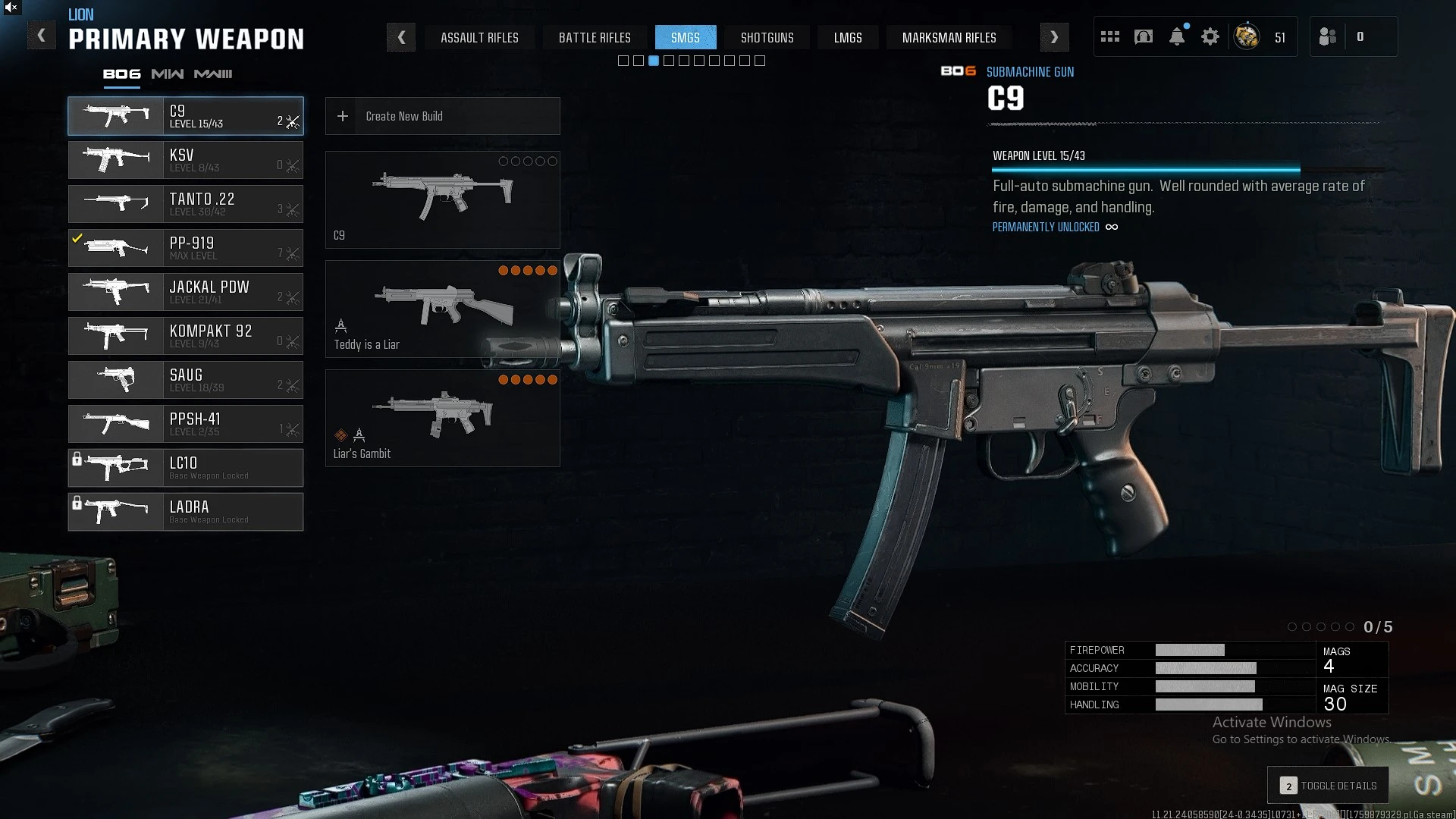This screenshot has height=819, width=1456.
Task: Open the grid menu icon
Action: coord(1110,36)
